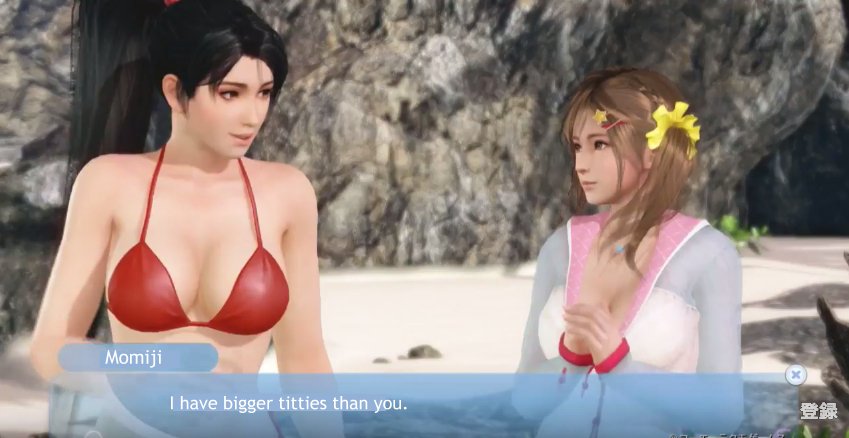Click the 登録 subscribe overlay label
This screenshot has height=438, width=849.
point(818,410)
